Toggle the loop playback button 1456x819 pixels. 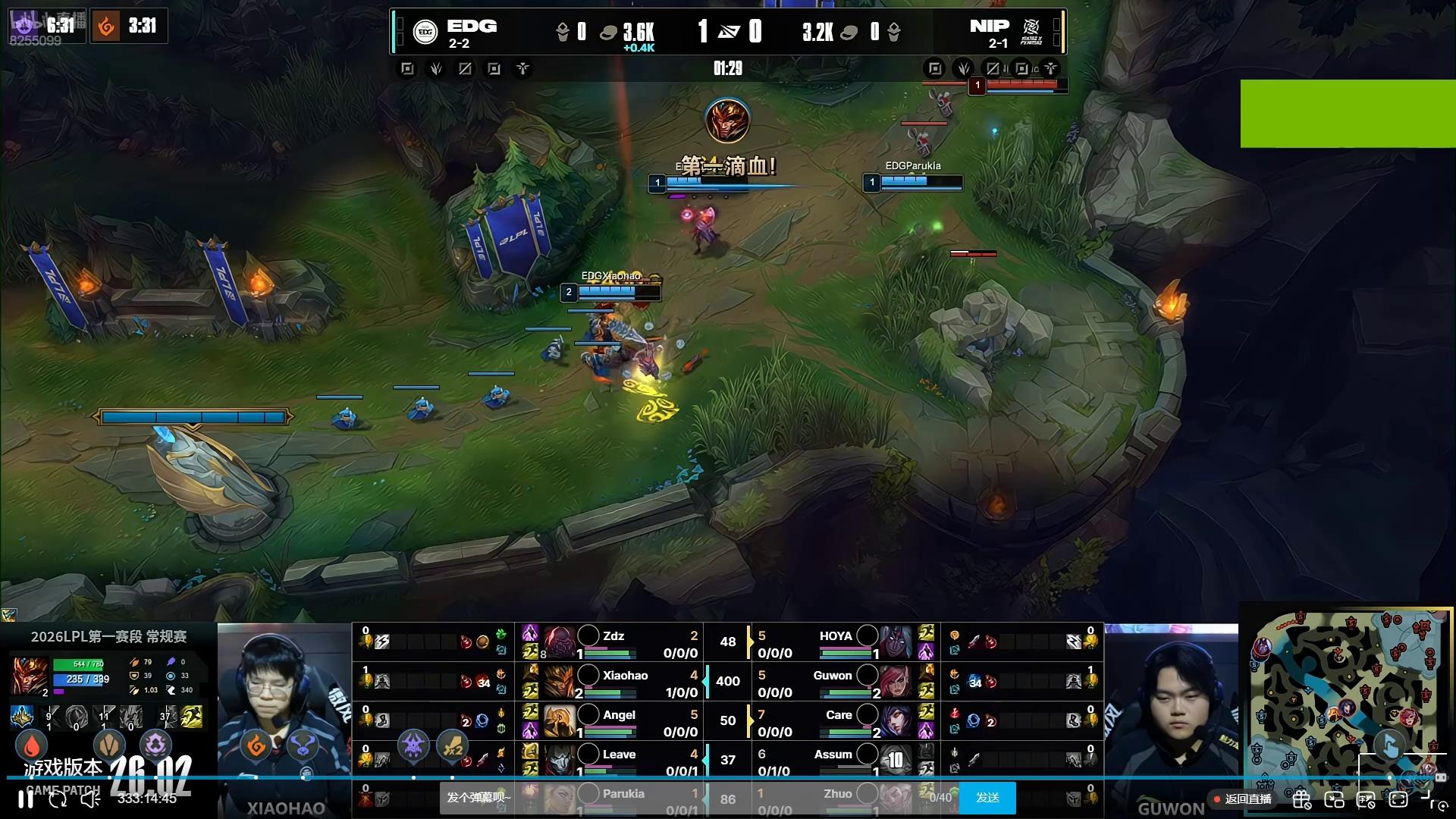(x=58, y=799)
